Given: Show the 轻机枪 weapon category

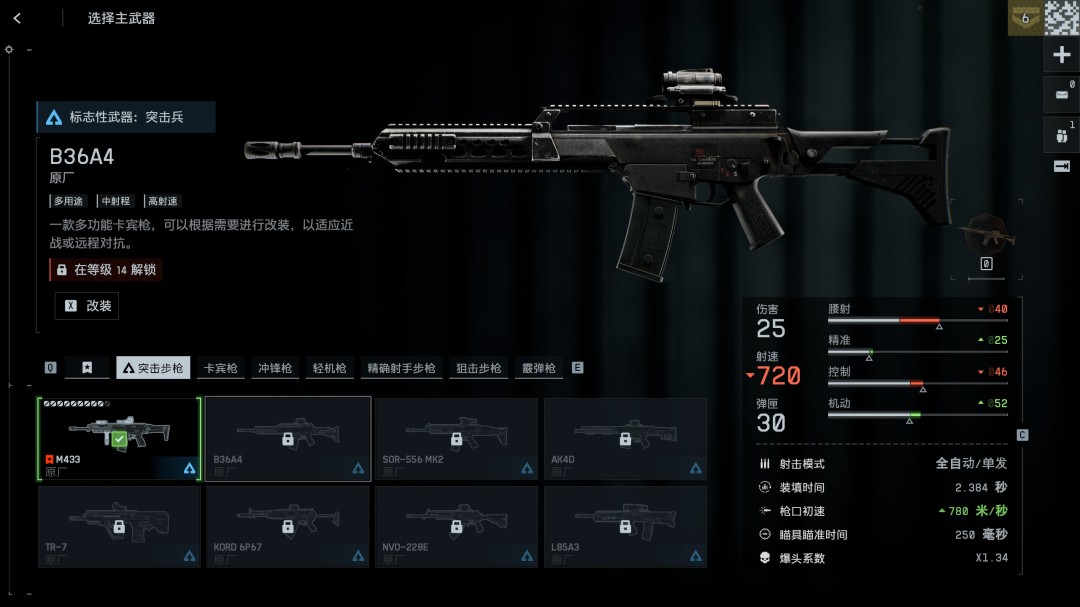Looking at the screenshot, I should pyautogui.click(x=329, y=368).
